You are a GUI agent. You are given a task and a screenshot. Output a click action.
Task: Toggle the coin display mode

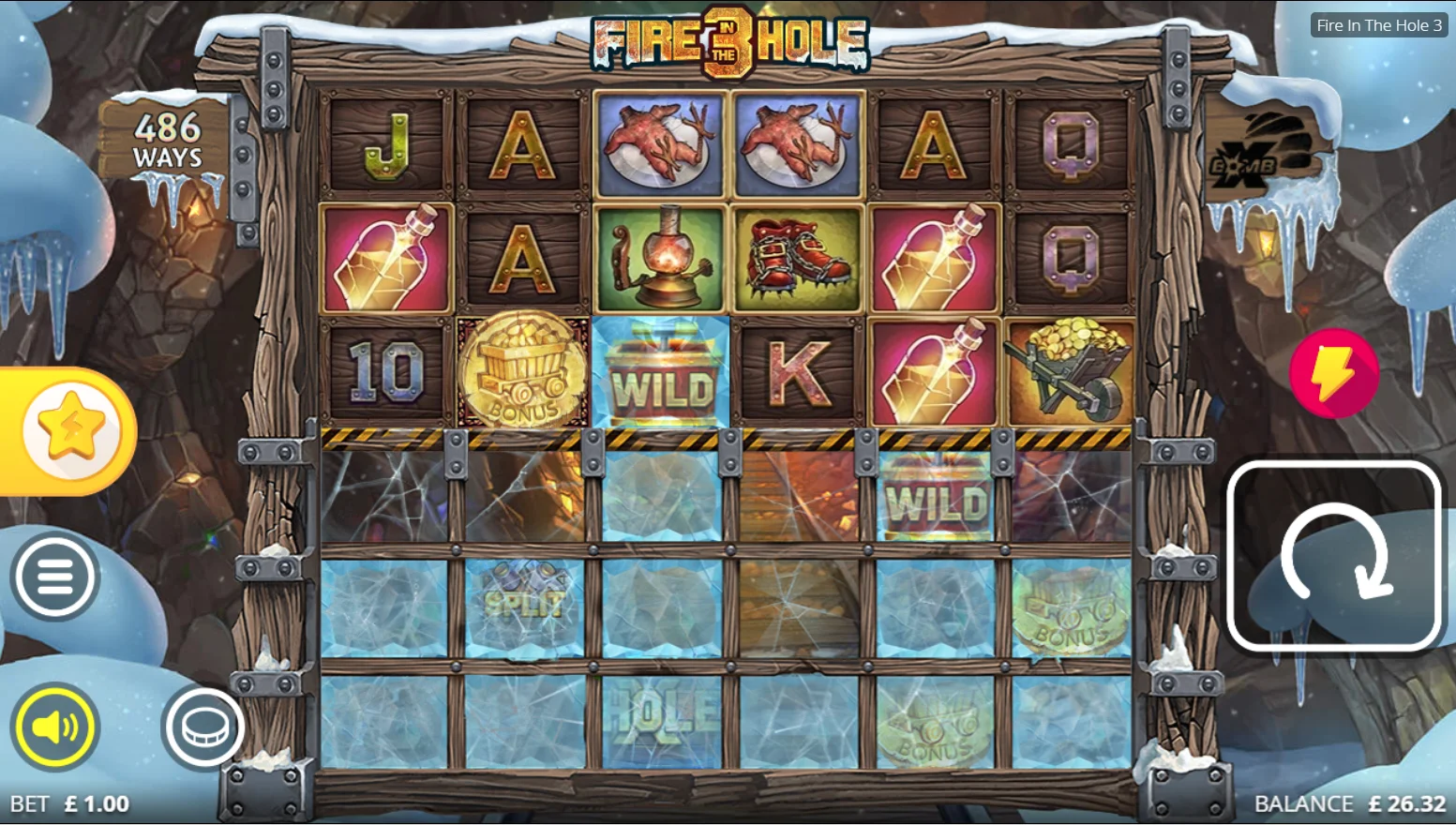(x=204, y=724)
